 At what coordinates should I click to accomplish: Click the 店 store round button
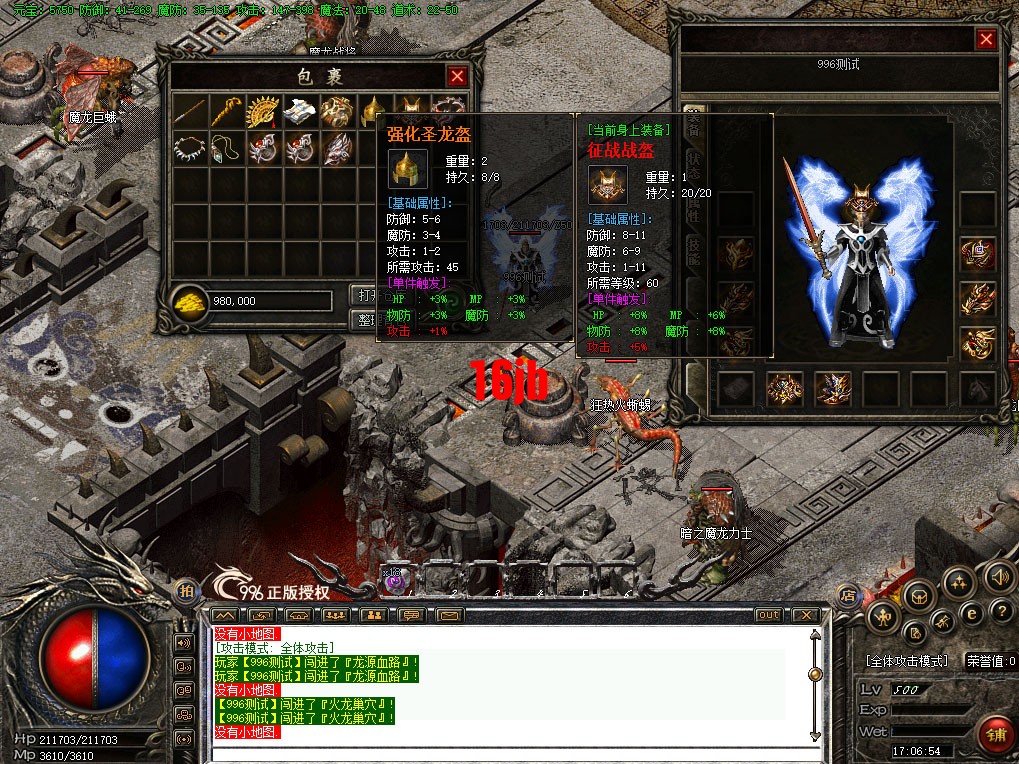[x=848, y=594]
